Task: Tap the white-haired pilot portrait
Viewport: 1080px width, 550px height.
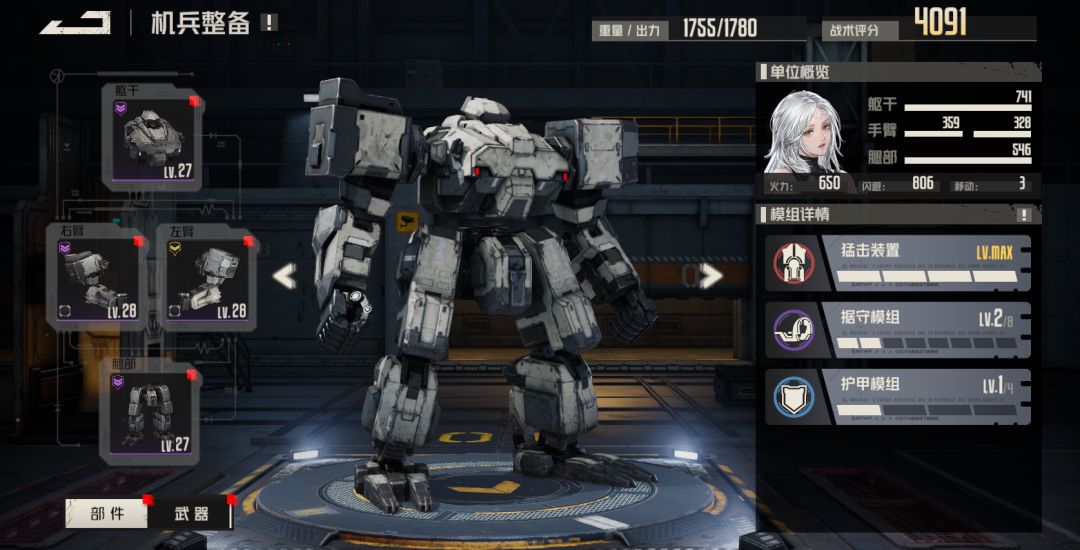Action: click(803, 132)
